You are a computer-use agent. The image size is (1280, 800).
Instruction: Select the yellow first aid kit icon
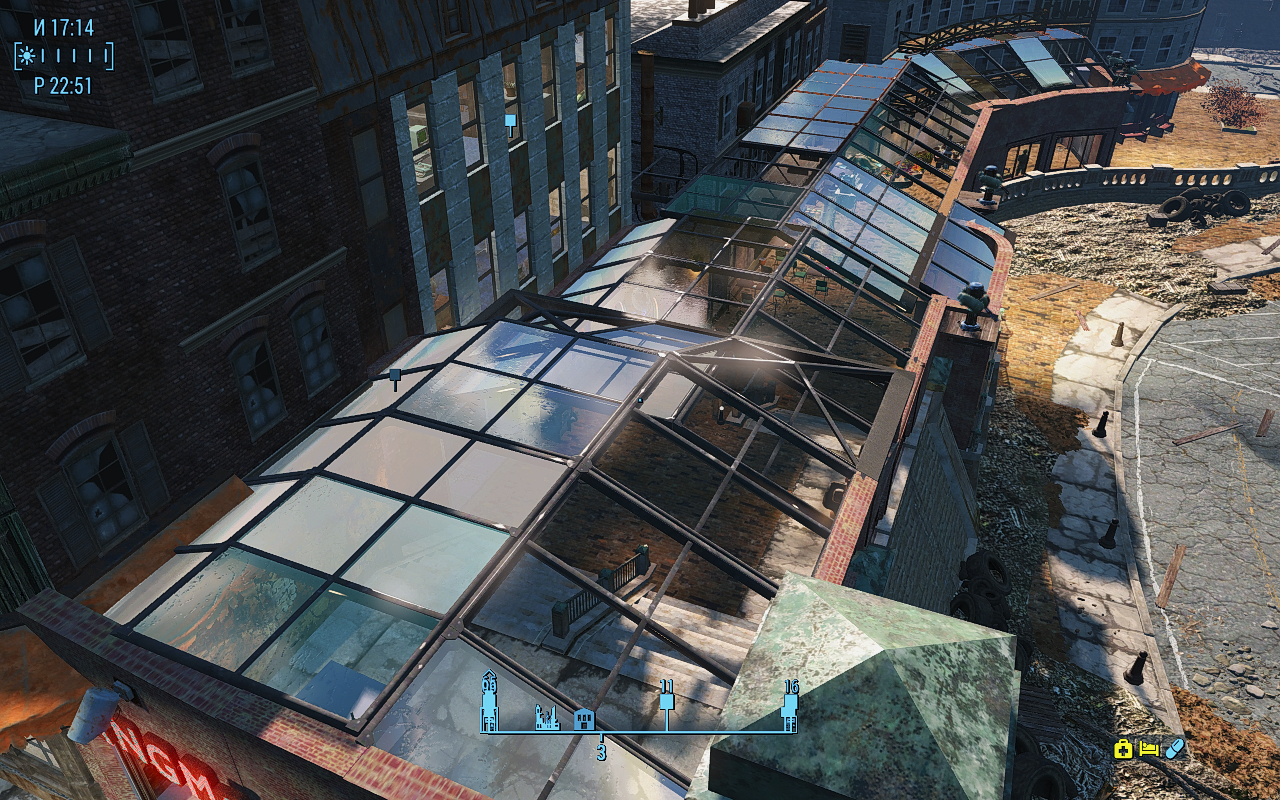pyautogui.click(x=1123, y=748)
